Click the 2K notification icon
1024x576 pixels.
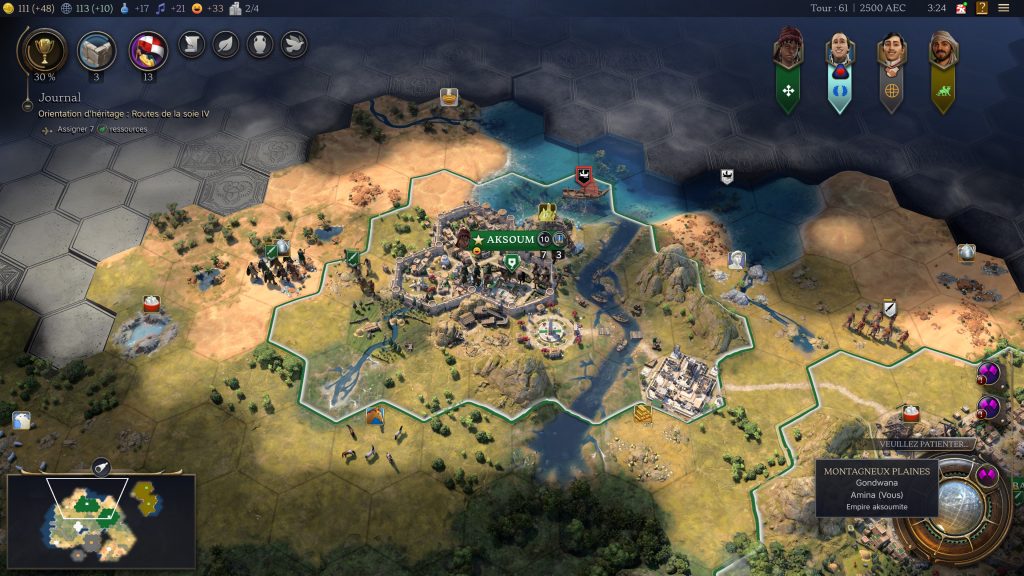click(960, 8)
